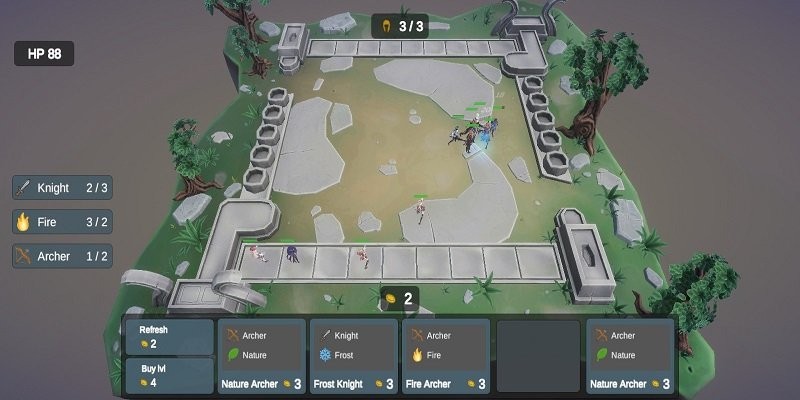Select the Knight synergy tracker

pyautogui.click(x=62, y=188)
